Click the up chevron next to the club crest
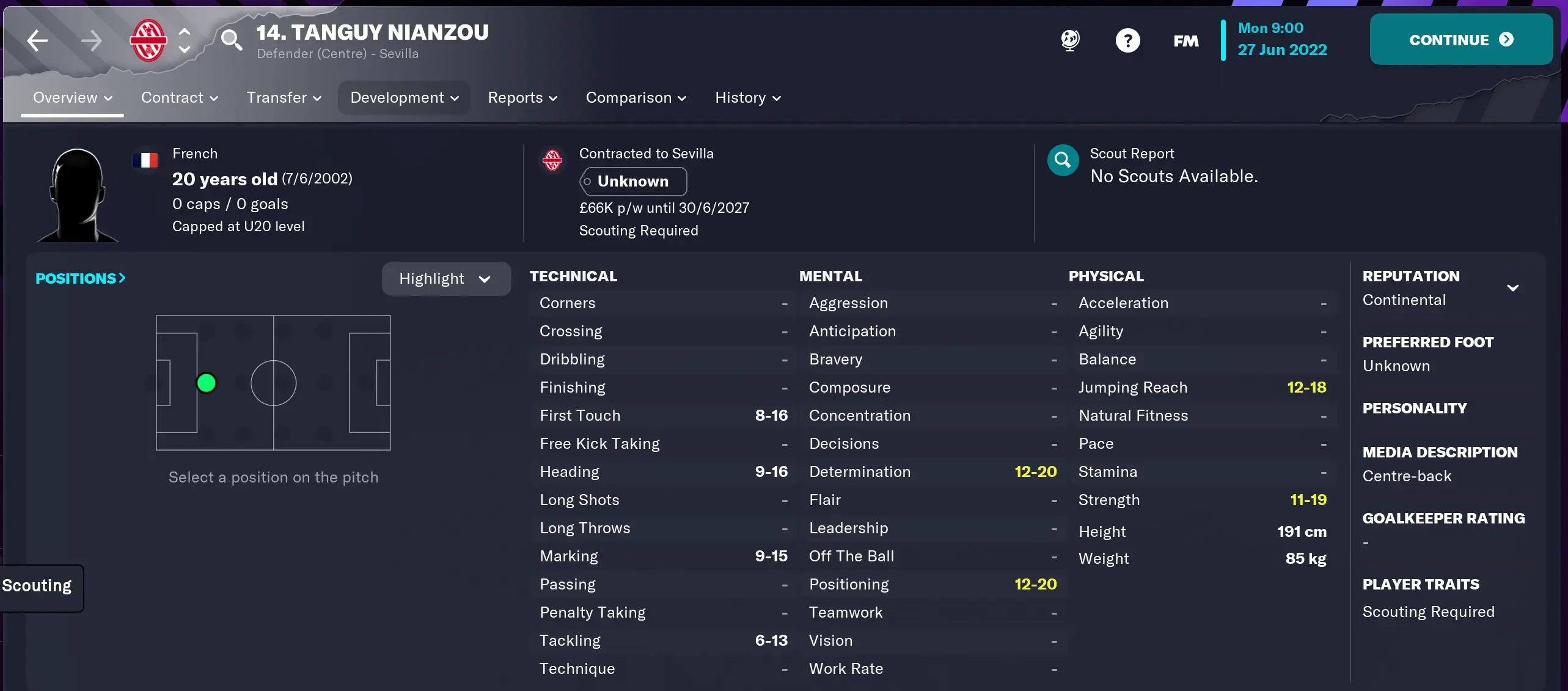 [x=185, y=30]
